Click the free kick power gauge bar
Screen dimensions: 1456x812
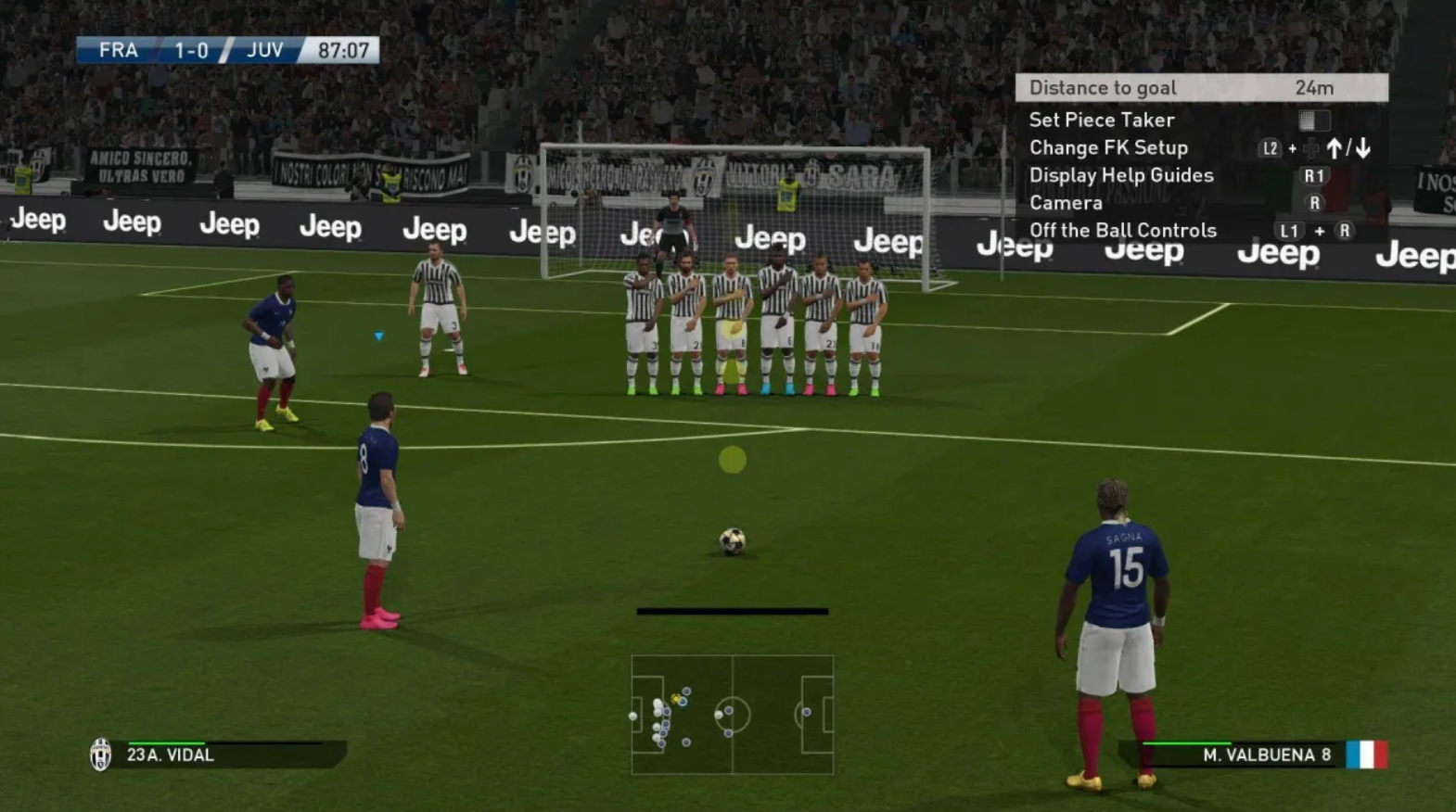pyautogui.click(x=731, y=611)
